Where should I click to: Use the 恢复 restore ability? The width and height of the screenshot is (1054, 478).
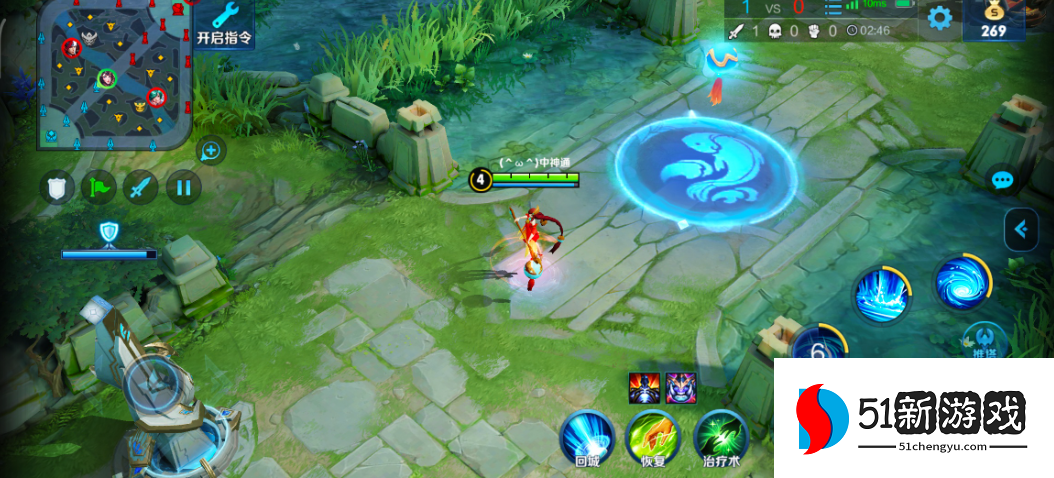[x=652, y=437]
